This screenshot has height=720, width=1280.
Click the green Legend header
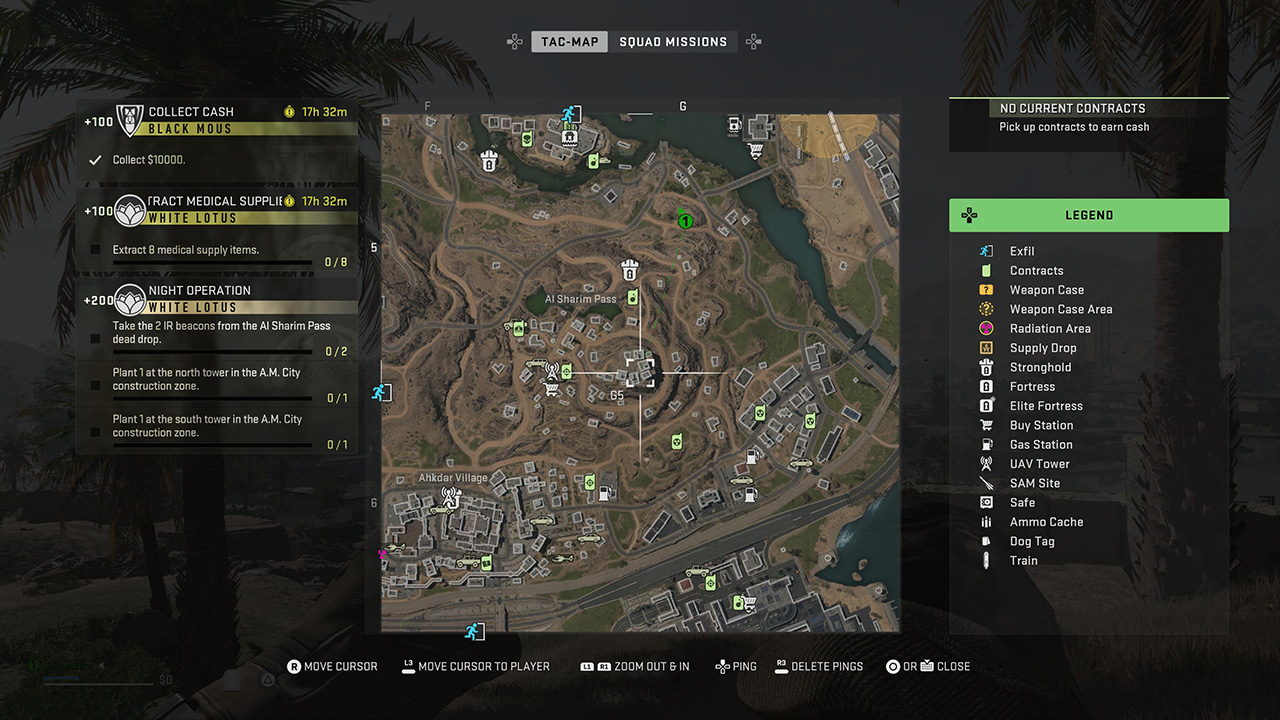[1089, 215]
